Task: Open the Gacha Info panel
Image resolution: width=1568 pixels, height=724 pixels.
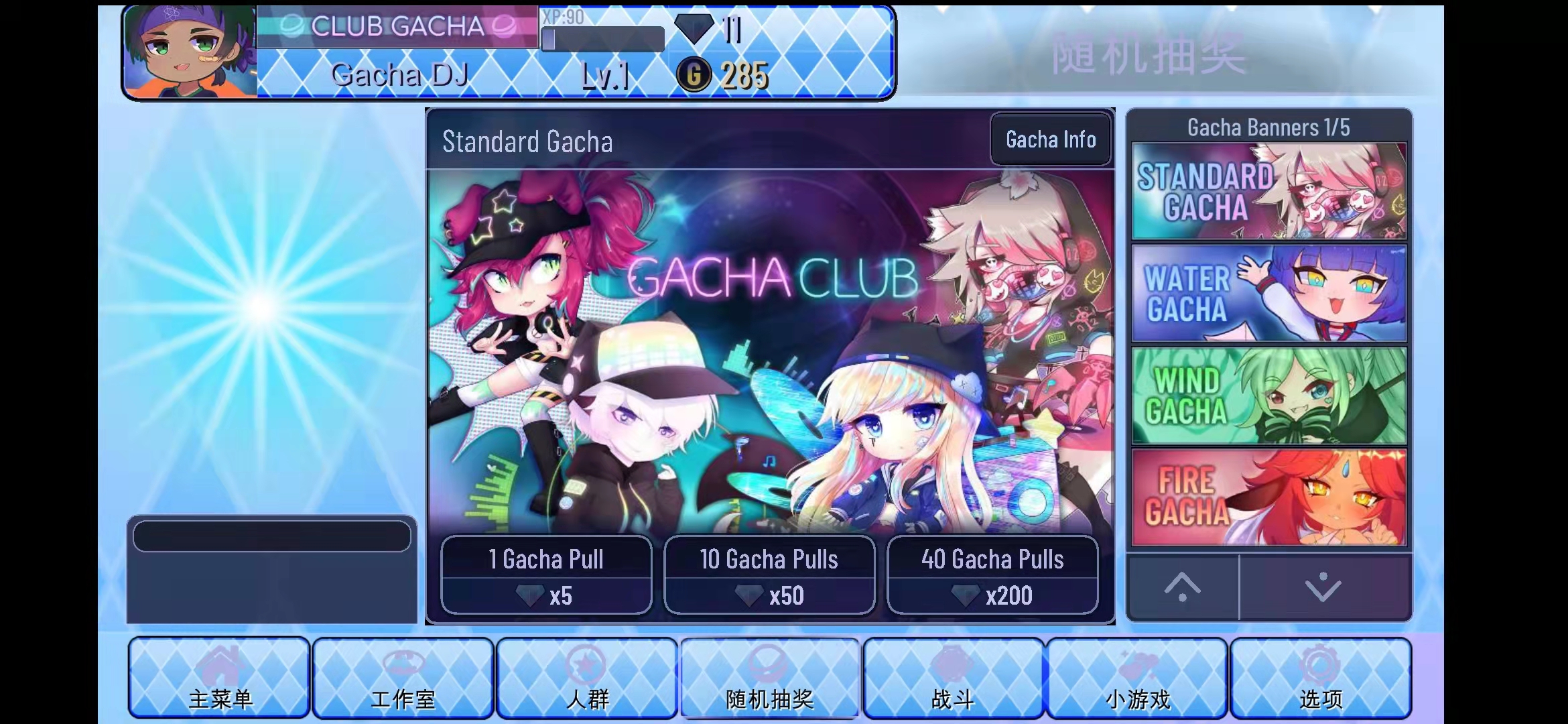Action: coord(1050,139)
